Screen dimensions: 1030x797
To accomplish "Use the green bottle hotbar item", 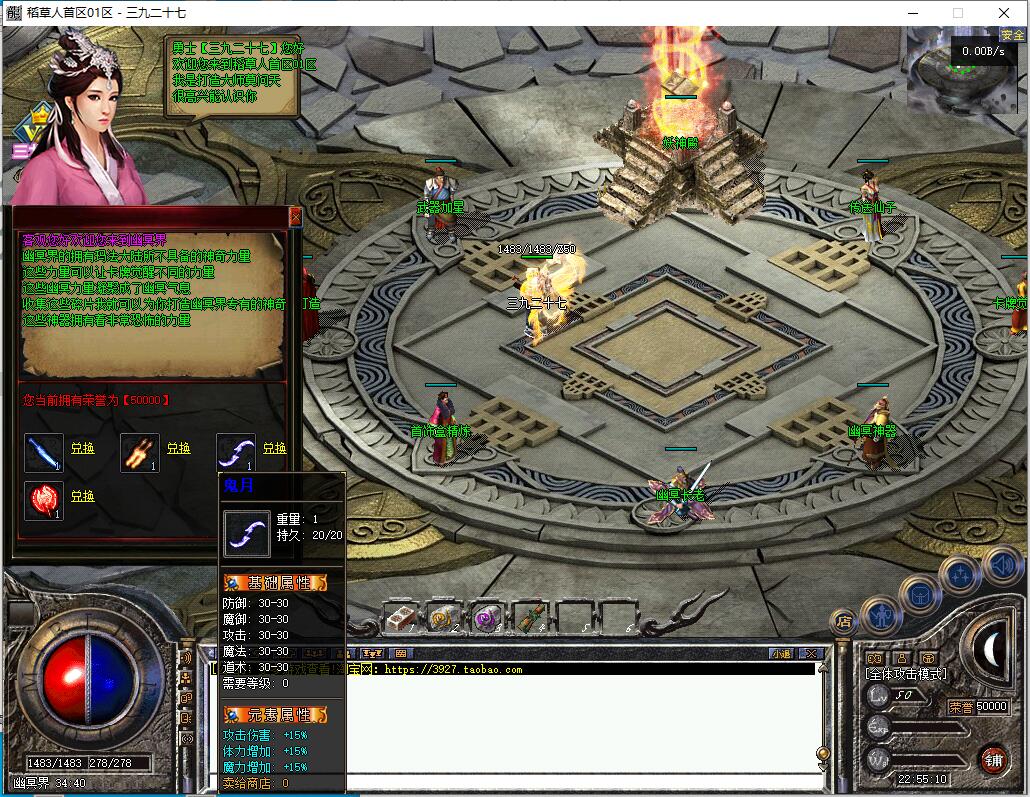I will 529,618.
